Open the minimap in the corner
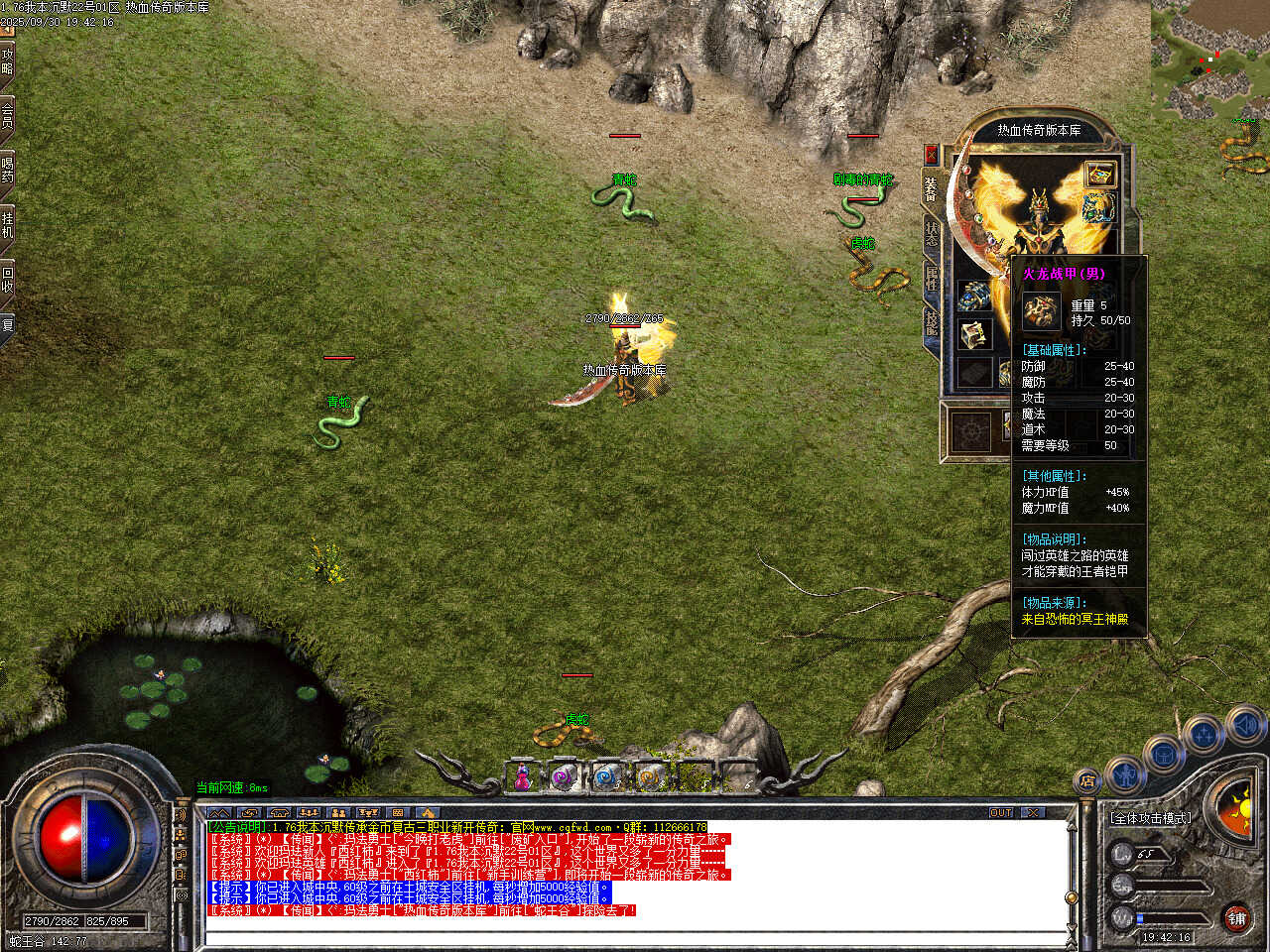This screenshot has width=1270, height=952. [1210, 59]
